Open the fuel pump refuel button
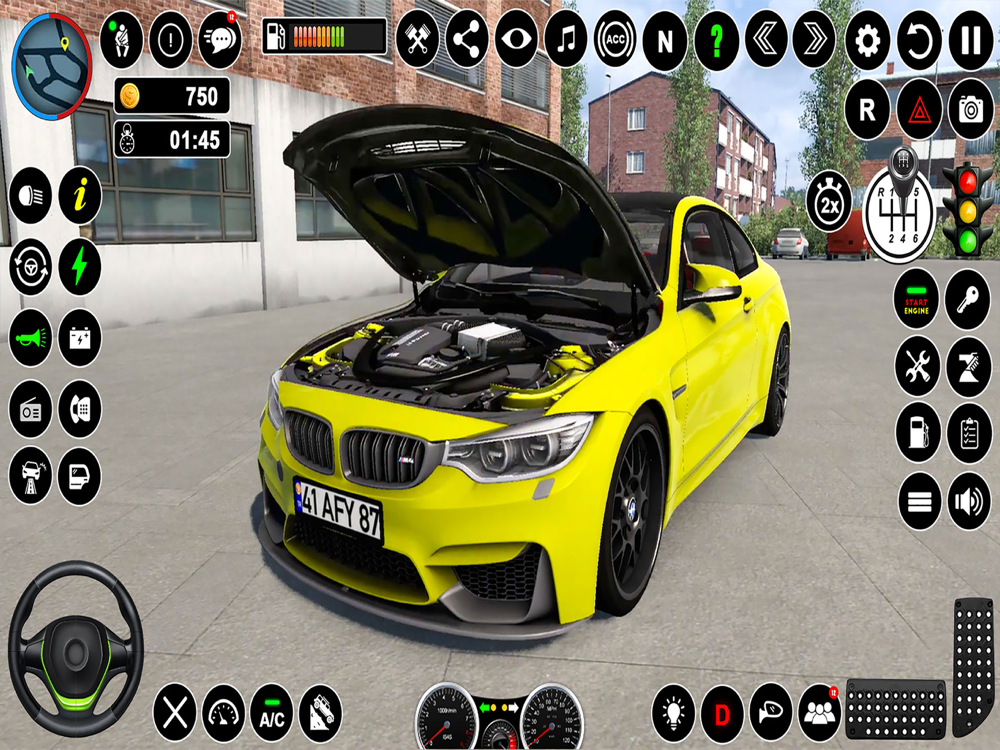This screenshot has width=1000, height=750. coord(917,432)
